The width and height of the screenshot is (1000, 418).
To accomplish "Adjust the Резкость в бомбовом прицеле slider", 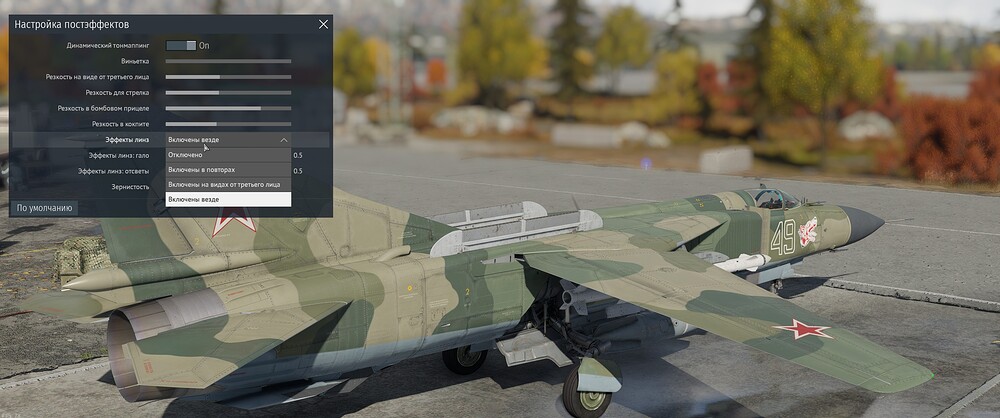I will click(228, 108).
